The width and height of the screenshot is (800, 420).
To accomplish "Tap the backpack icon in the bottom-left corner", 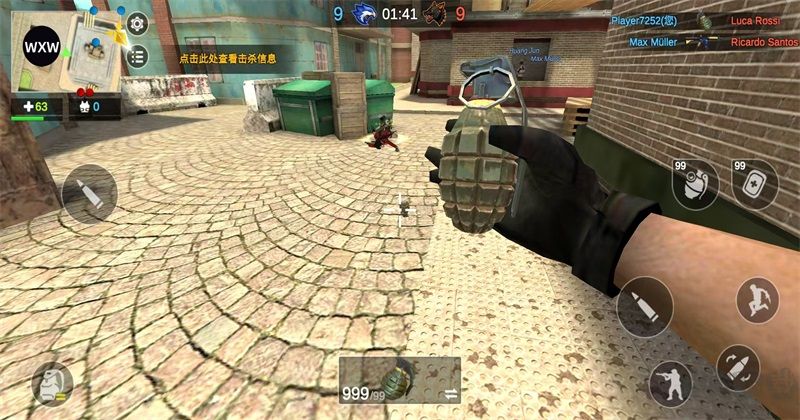I will click(50, 384).
